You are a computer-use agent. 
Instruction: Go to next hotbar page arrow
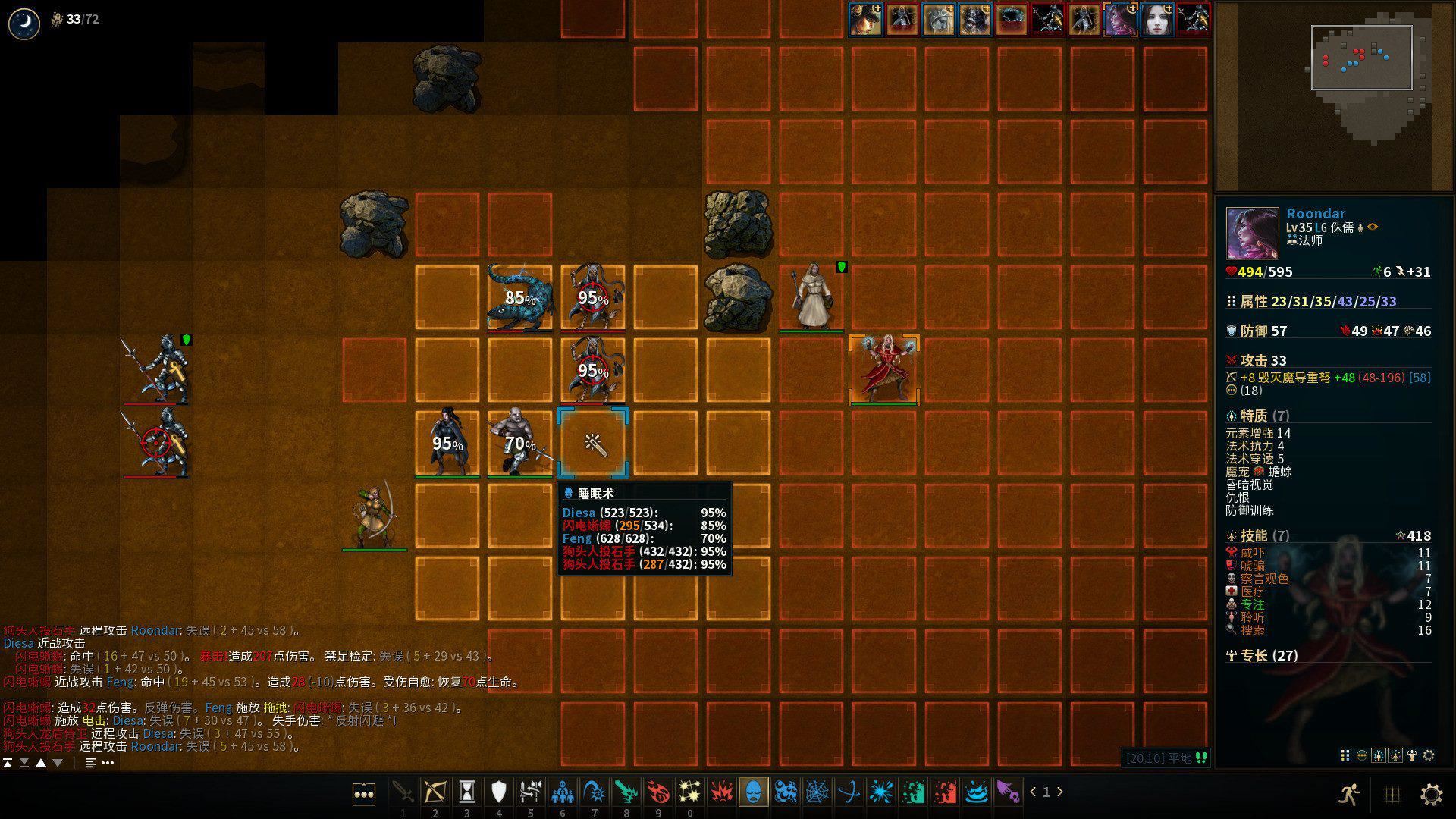(x=1060, y=792)
